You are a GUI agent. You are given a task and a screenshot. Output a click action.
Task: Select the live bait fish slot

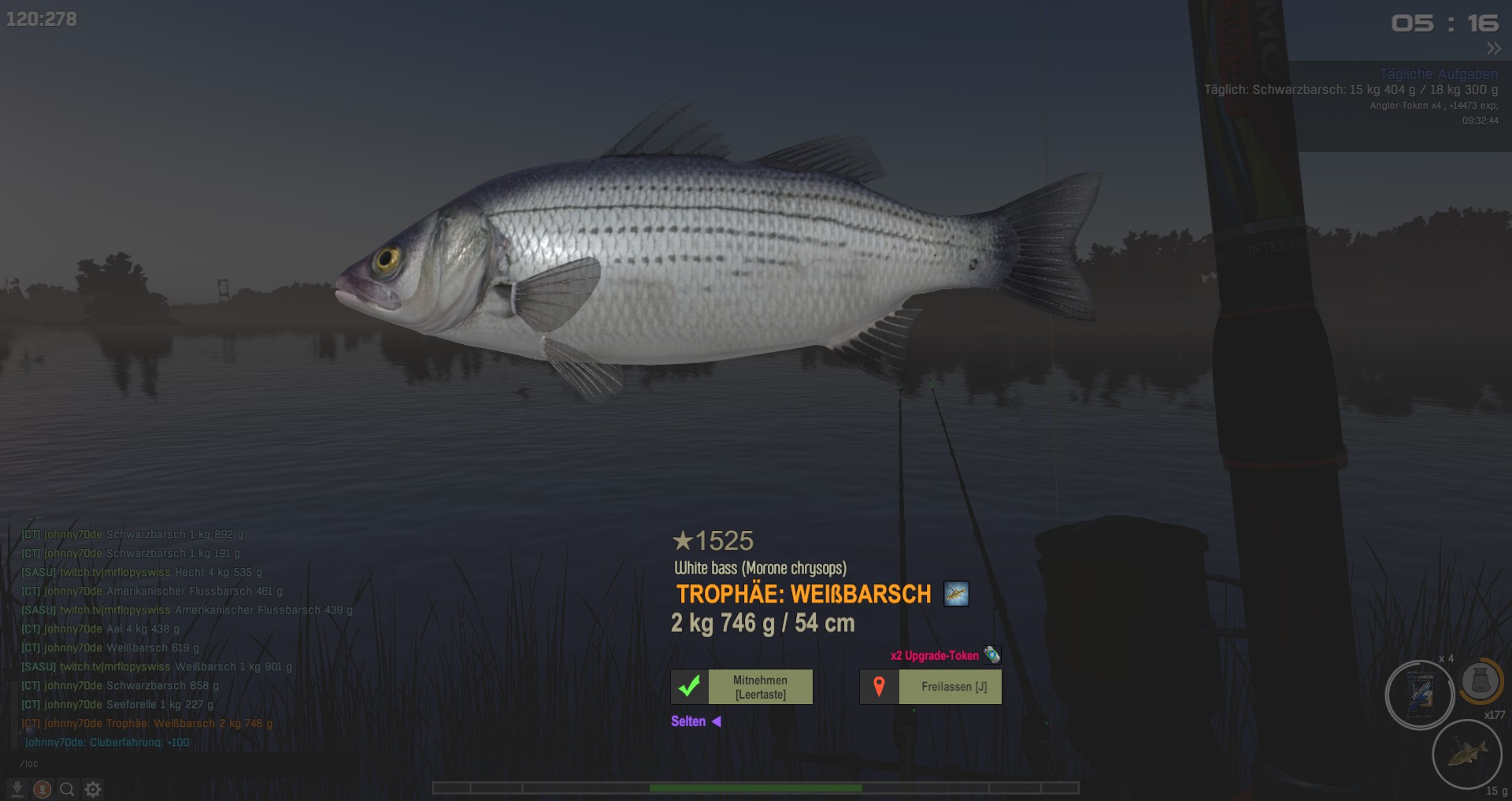(x=1466, y=754)
